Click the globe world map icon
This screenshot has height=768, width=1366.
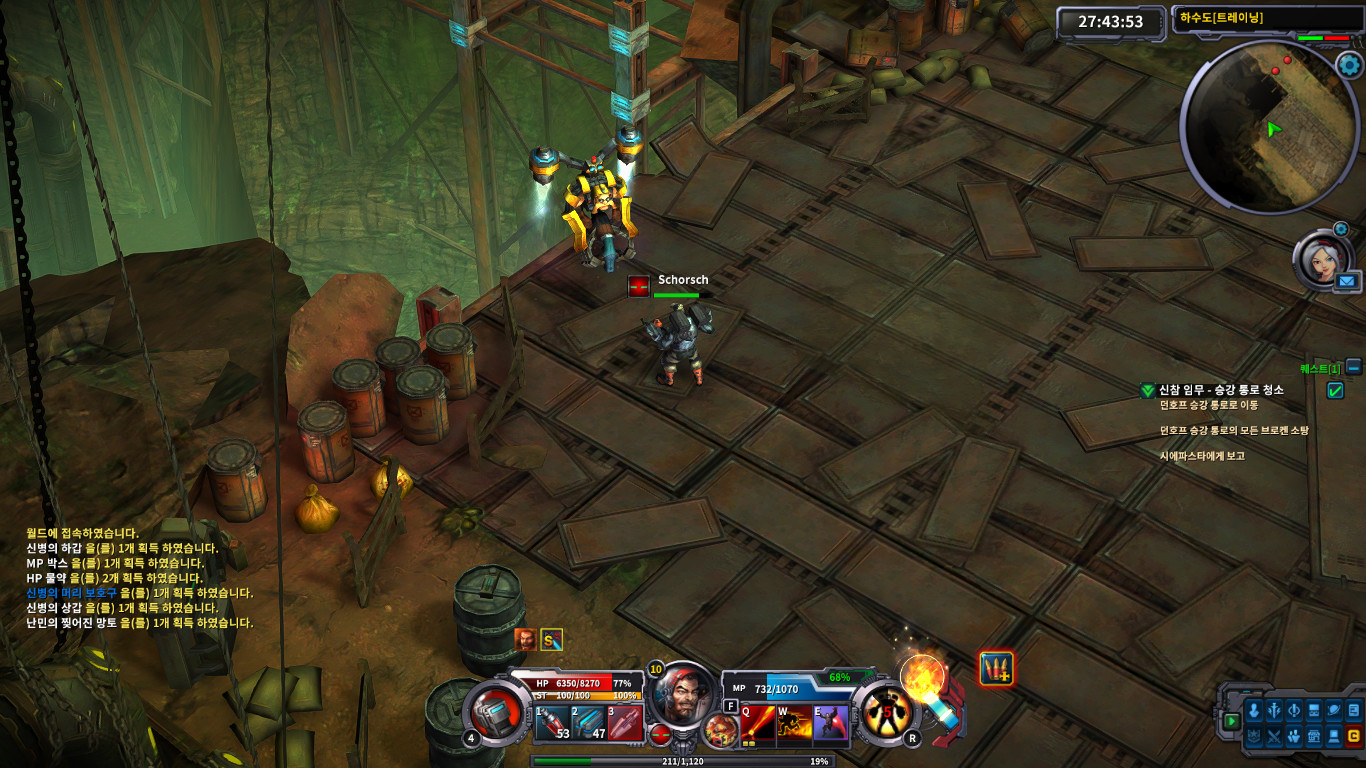coord(1333,711)
